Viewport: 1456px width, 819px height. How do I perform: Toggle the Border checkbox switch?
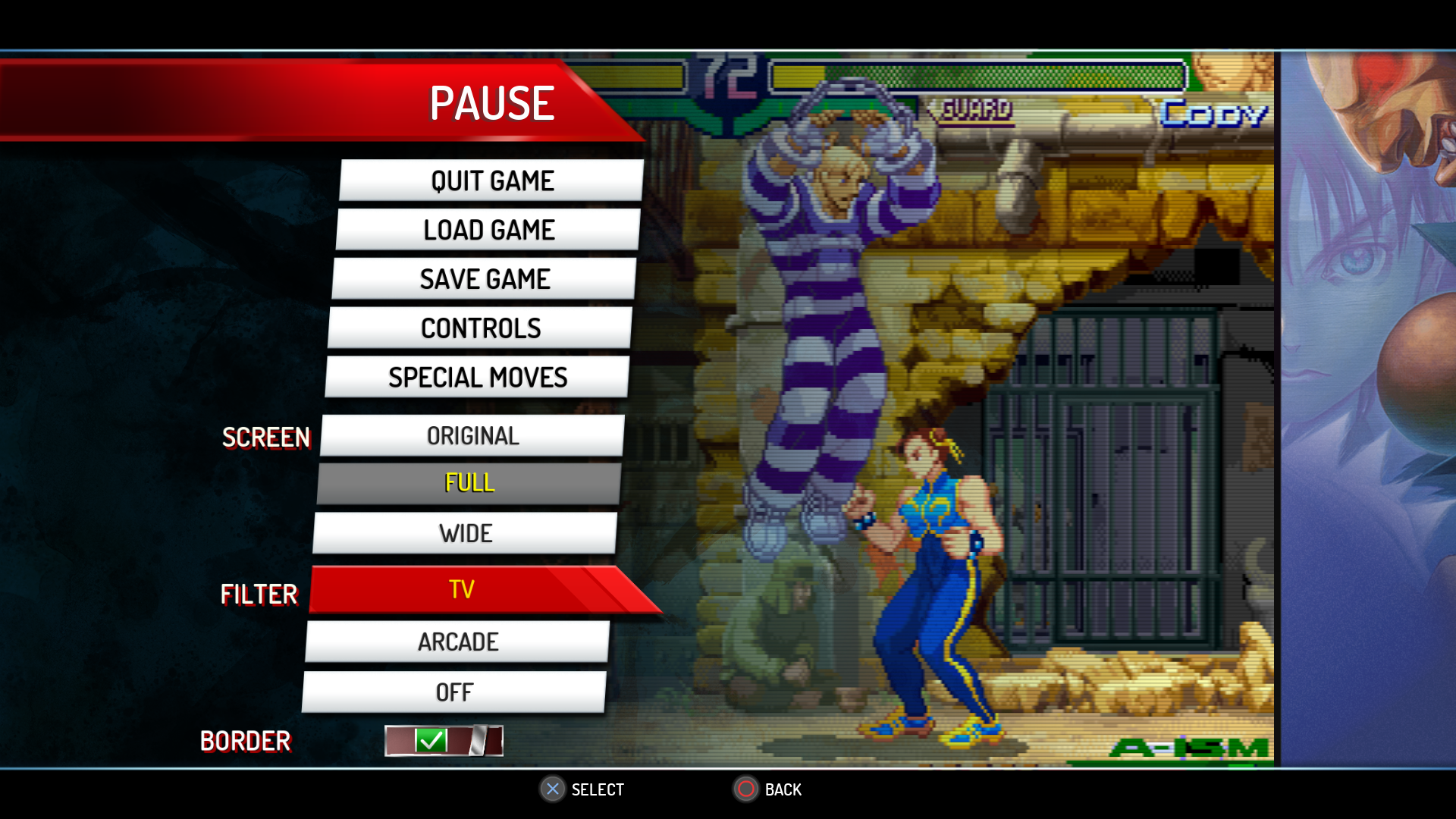[x=444, y=741]
